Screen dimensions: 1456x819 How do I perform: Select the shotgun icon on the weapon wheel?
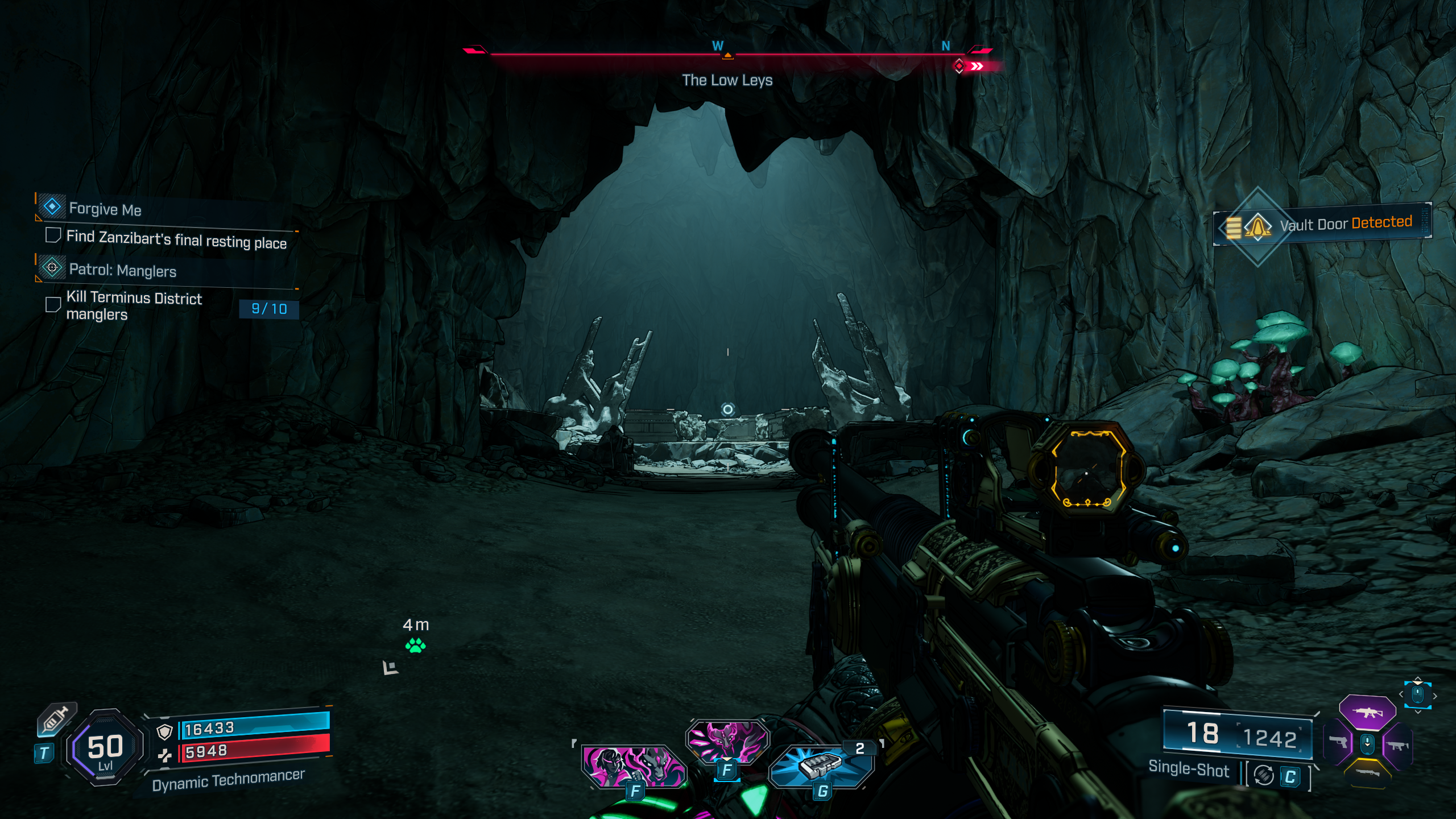pyautogui.click(x=1368, y=774)
